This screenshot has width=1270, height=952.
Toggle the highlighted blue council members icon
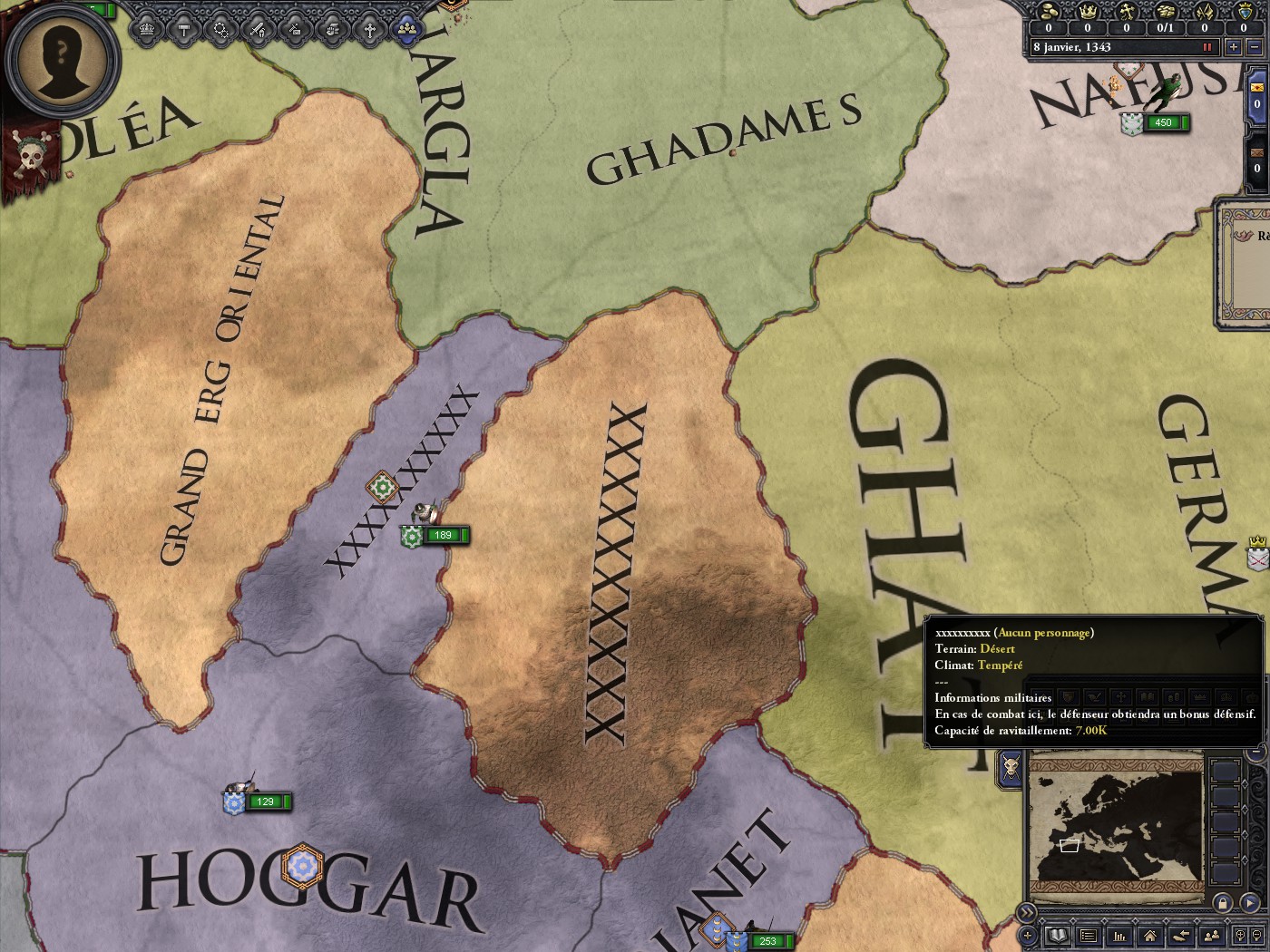click(x=406, y=28)
